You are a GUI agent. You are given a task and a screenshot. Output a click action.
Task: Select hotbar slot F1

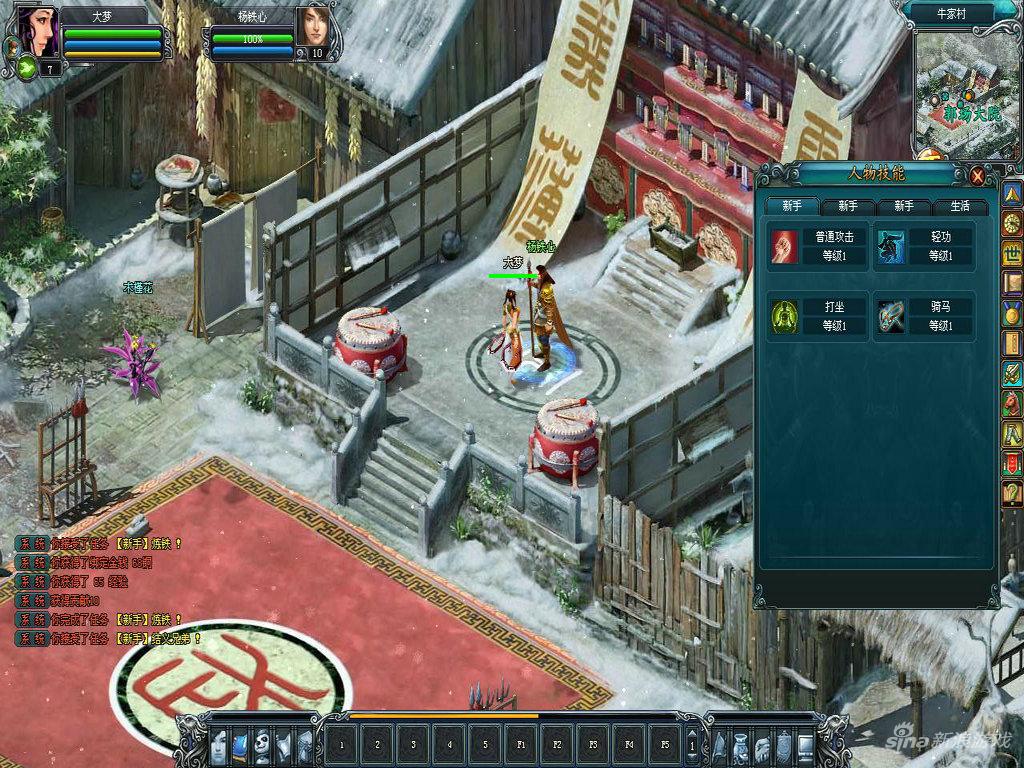pyautogui.click(x=521, y=745)
